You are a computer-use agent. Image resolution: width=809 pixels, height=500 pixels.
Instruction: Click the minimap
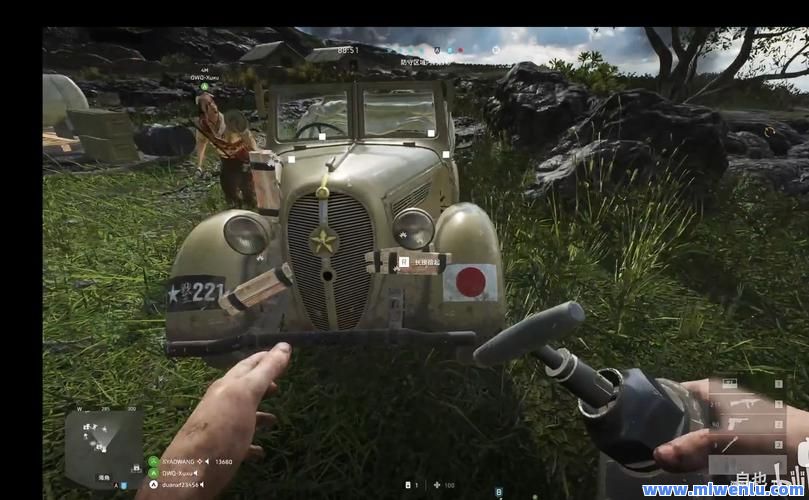pyautogui.click(x=104, y=439)
